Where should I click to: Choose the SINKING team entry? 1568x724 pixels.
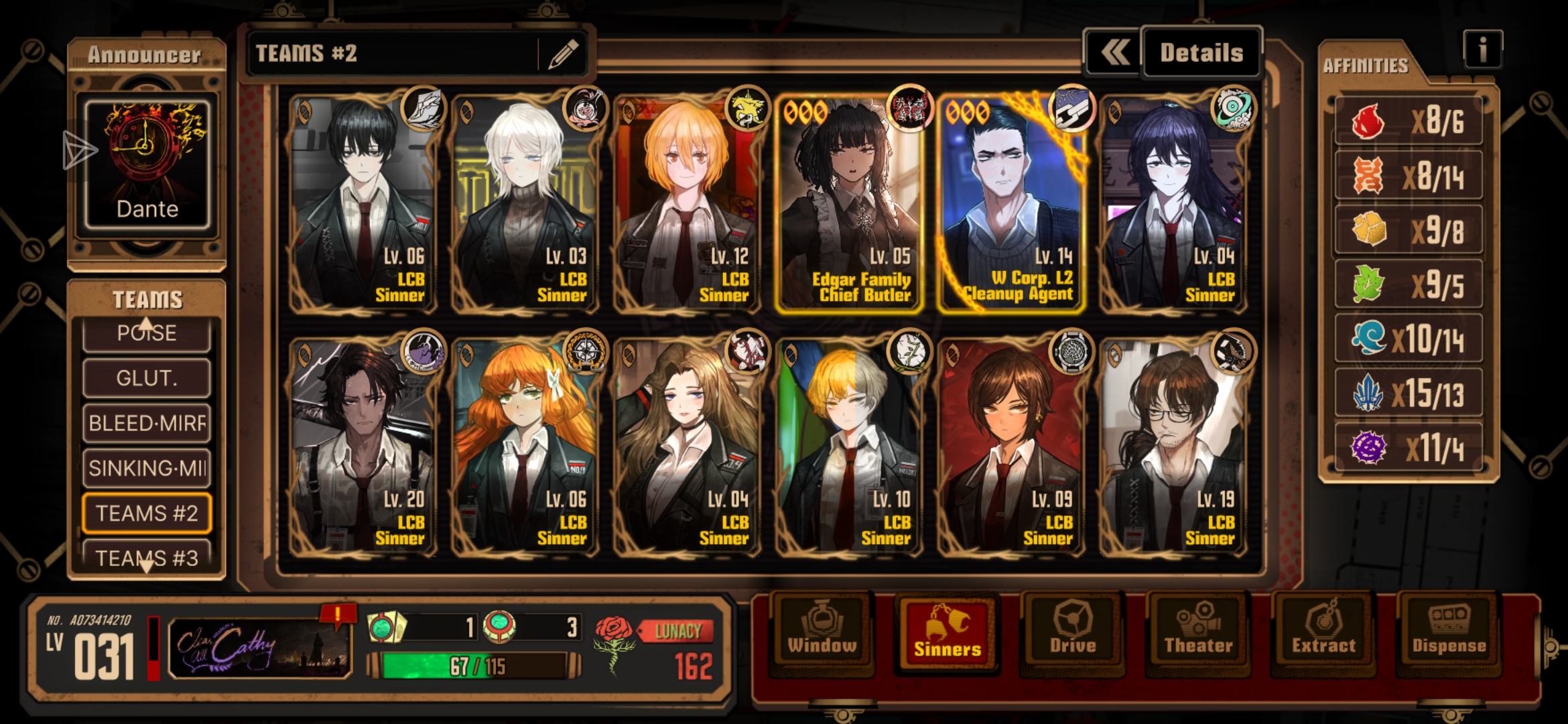(x=147, y=468)
